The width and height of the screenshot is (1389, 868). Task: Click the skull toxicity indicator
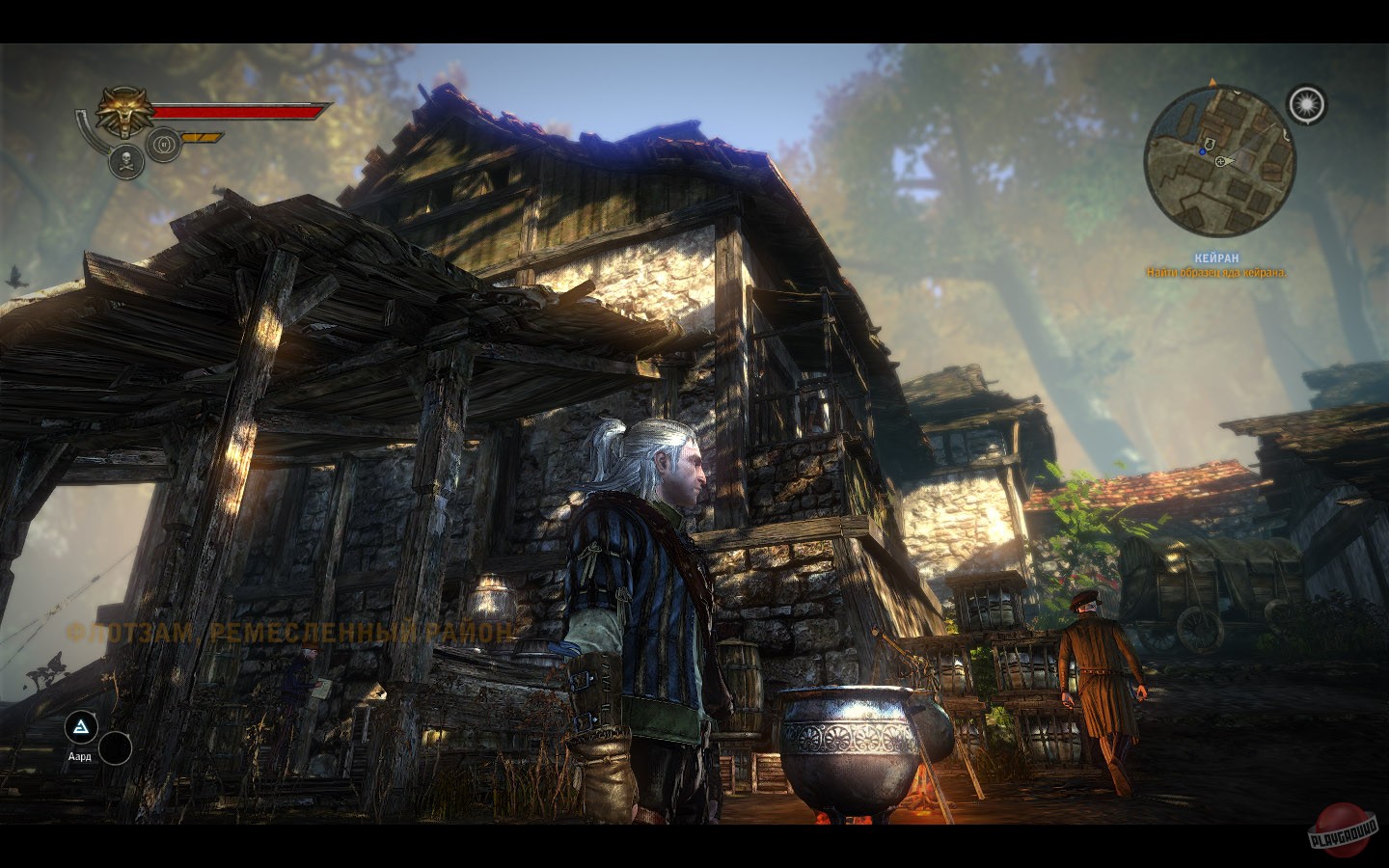tap(126, 162)
